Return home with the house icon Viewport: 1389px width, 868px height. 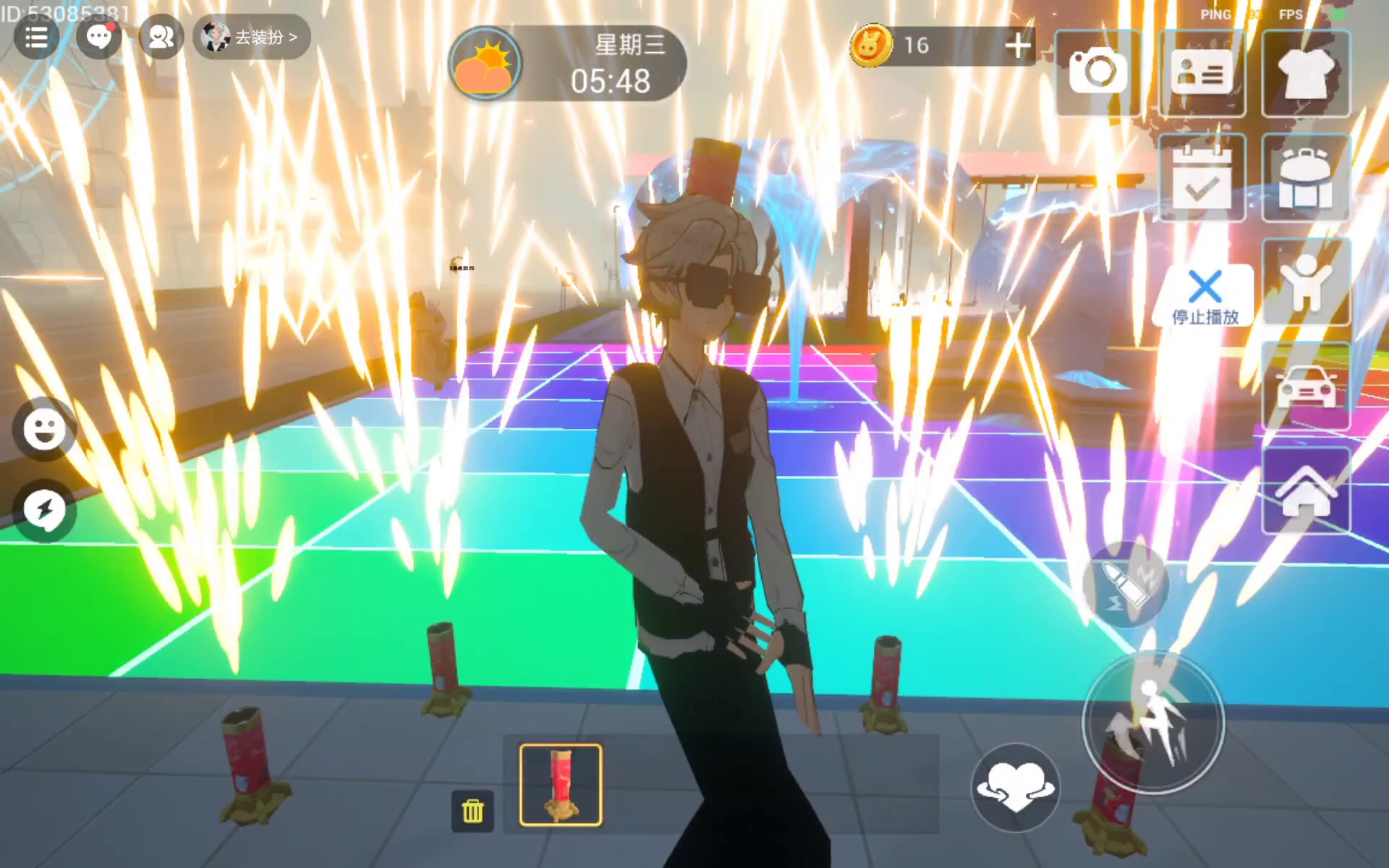click(1306, 492)
